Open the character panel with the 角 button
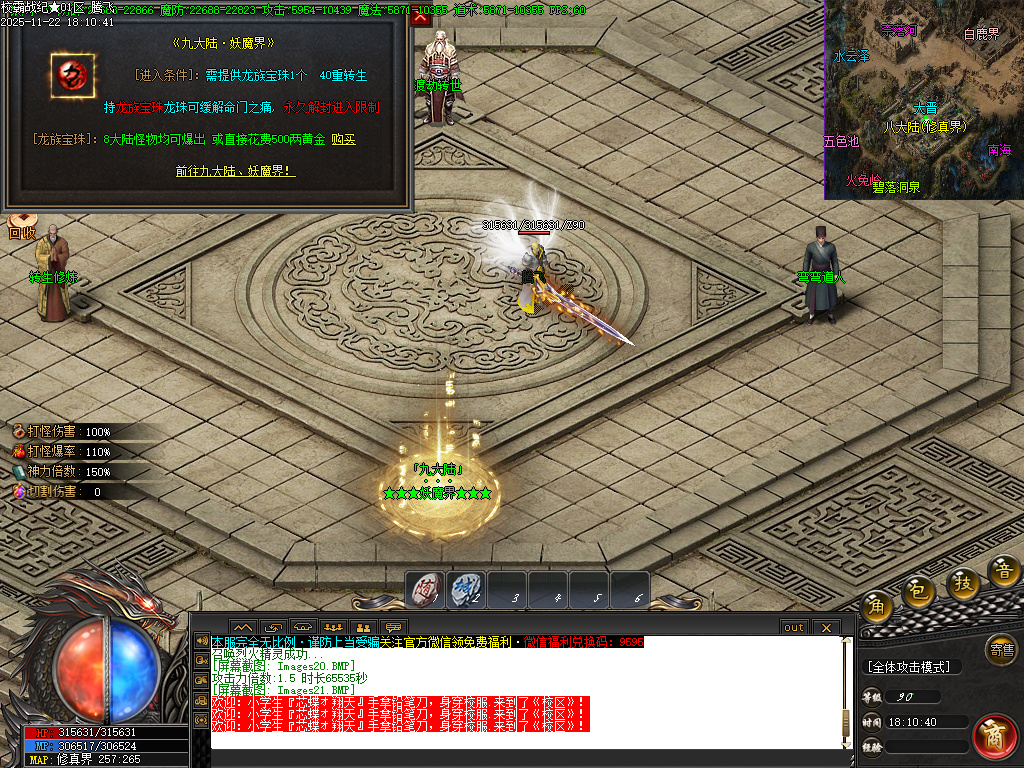The image size is (1024, 768). coord(877,607)
